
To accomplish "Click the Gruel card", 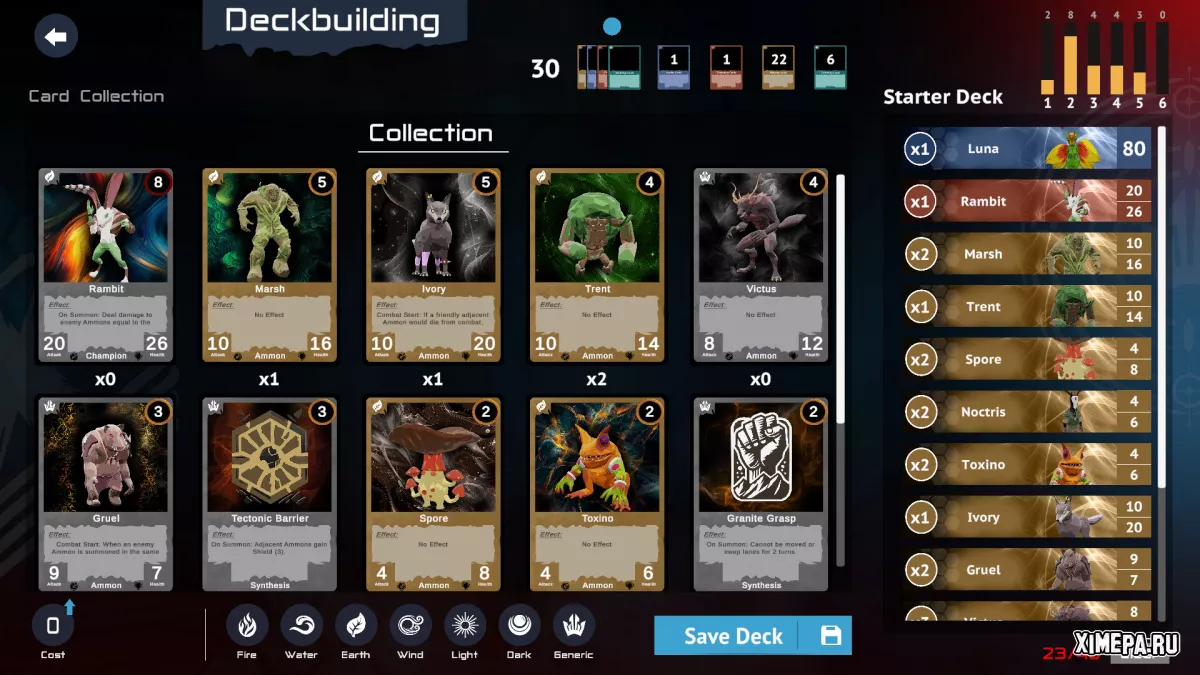I will coord(106,494).
